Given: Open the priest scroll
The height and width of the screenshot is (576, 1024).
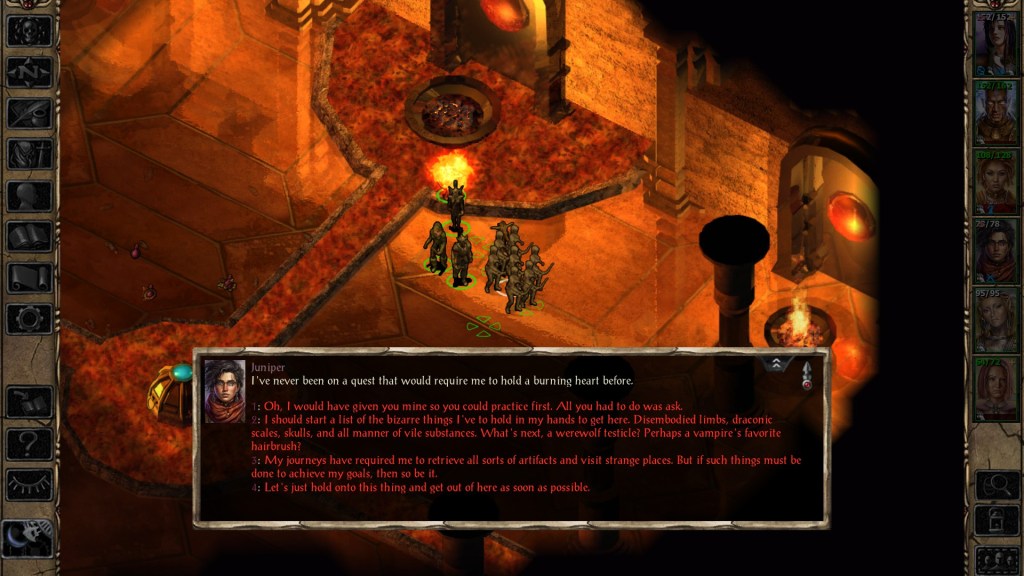Looking at the screenshot, I should pos(30,278).
